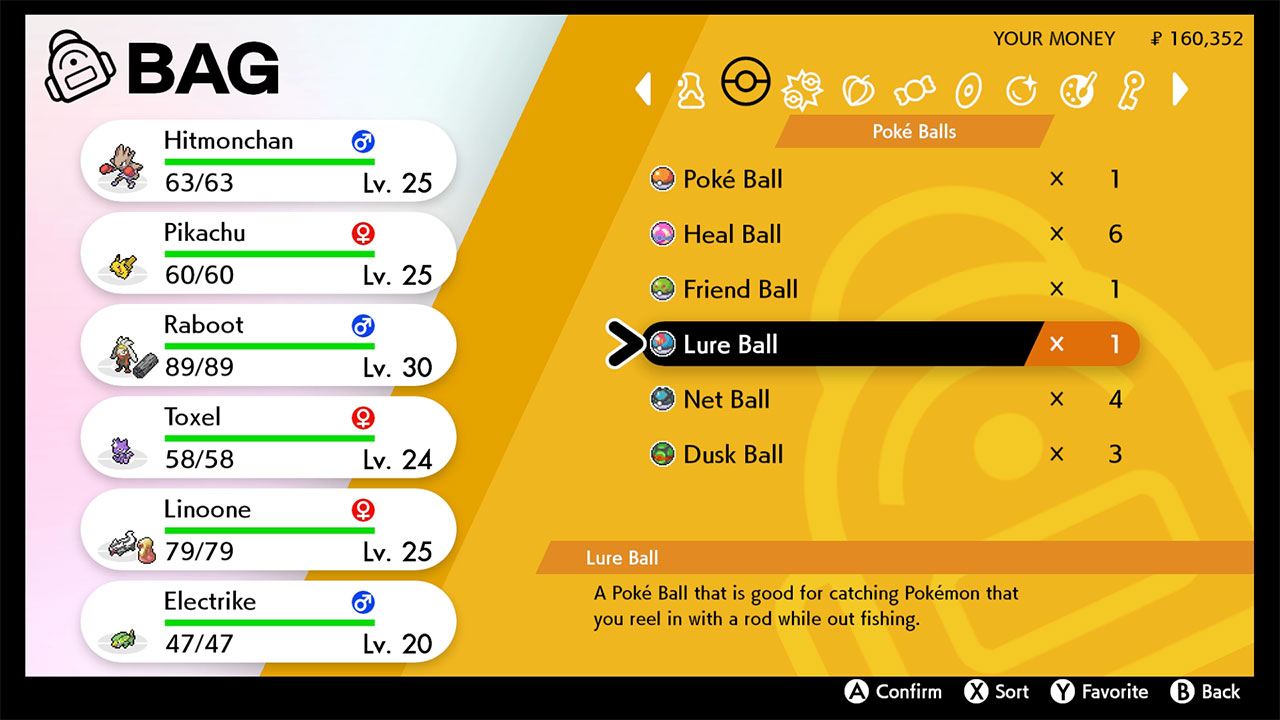The width and height of the screenshot is (1280, 720).
Task: Select the Key Items pocket icon
Action: [1129, 88]
